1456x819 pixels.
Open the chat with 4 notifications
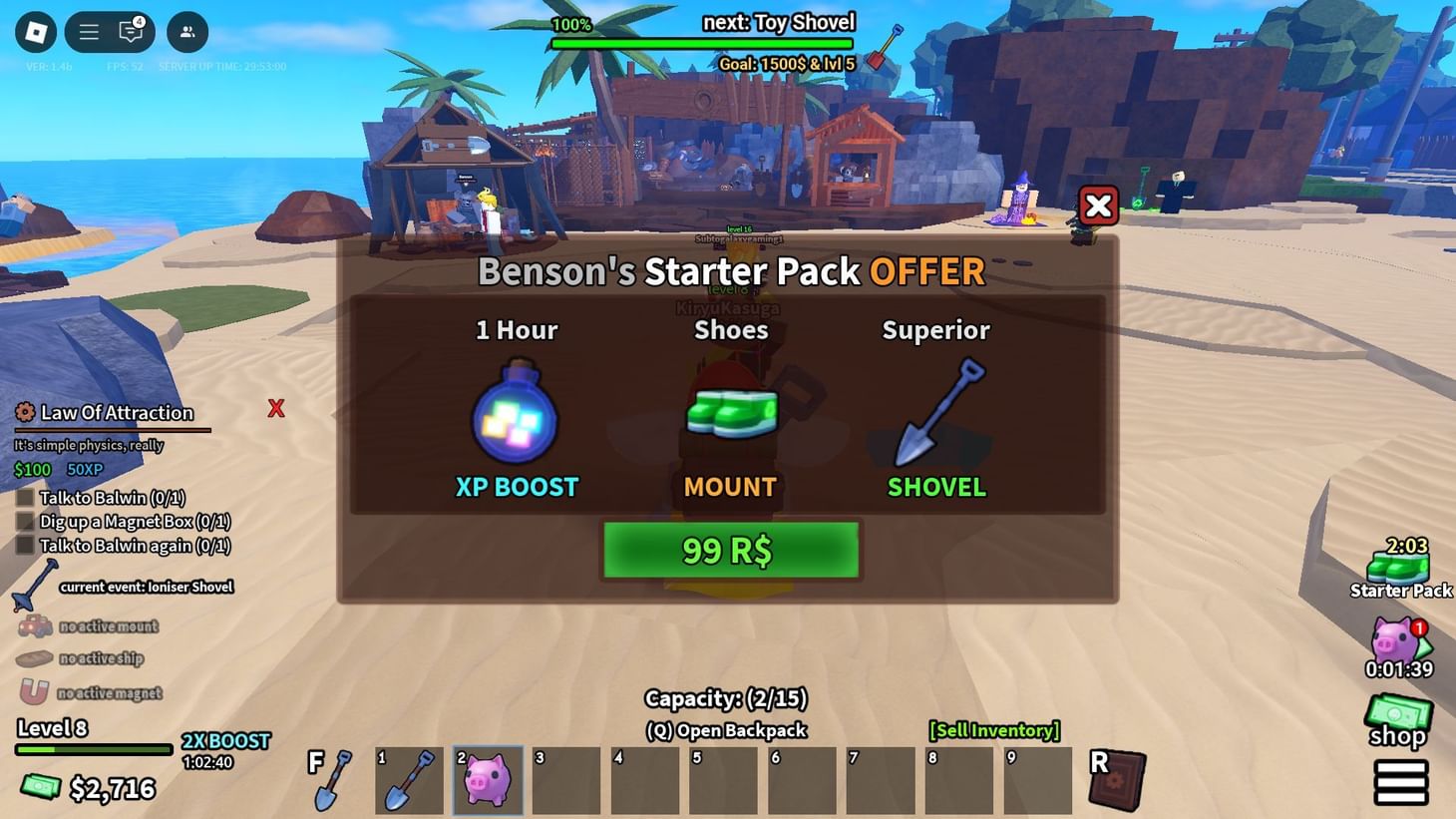[130, 32]
